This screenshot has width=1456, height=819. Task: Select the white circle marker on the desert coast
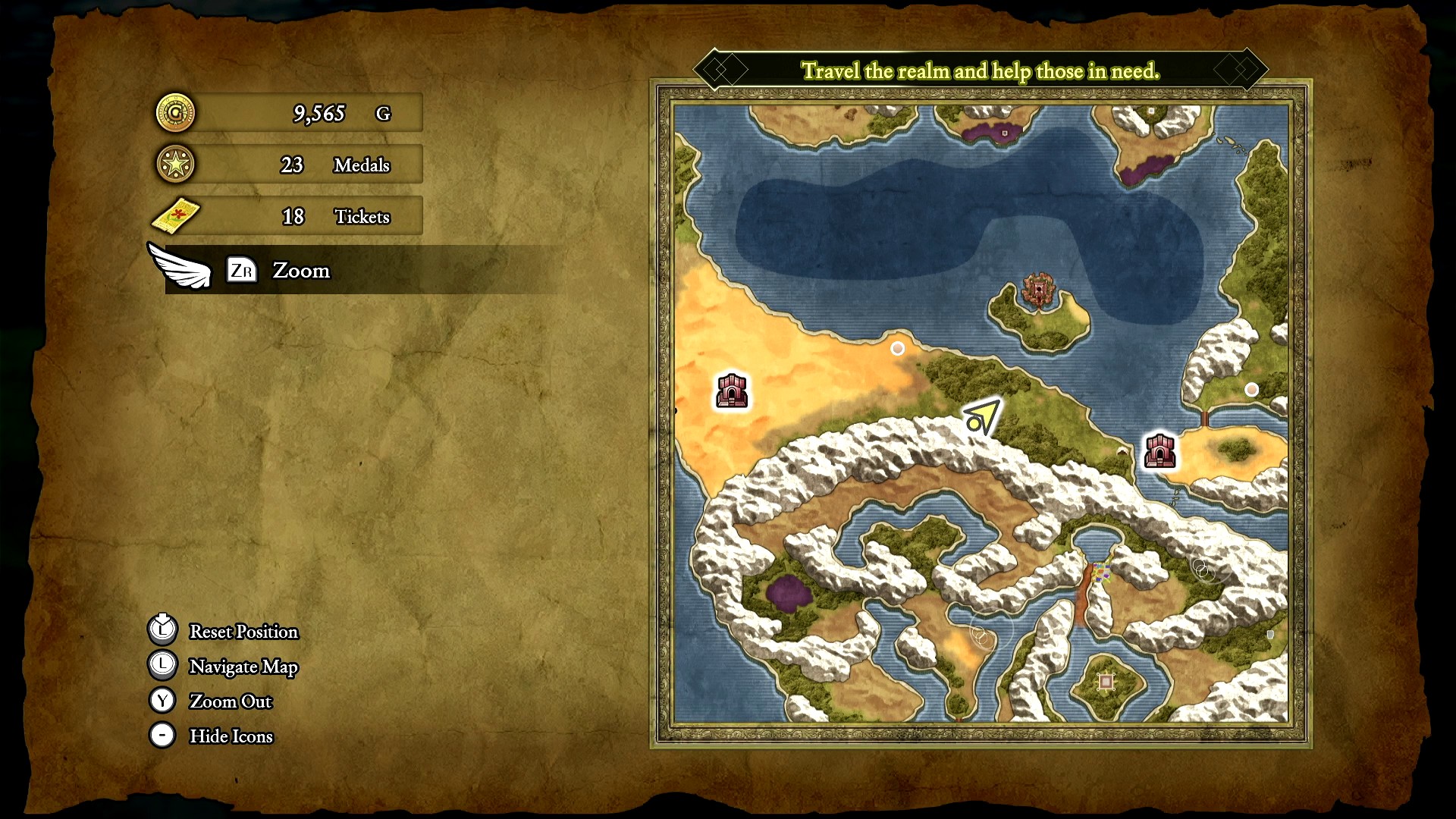(897, 348)
